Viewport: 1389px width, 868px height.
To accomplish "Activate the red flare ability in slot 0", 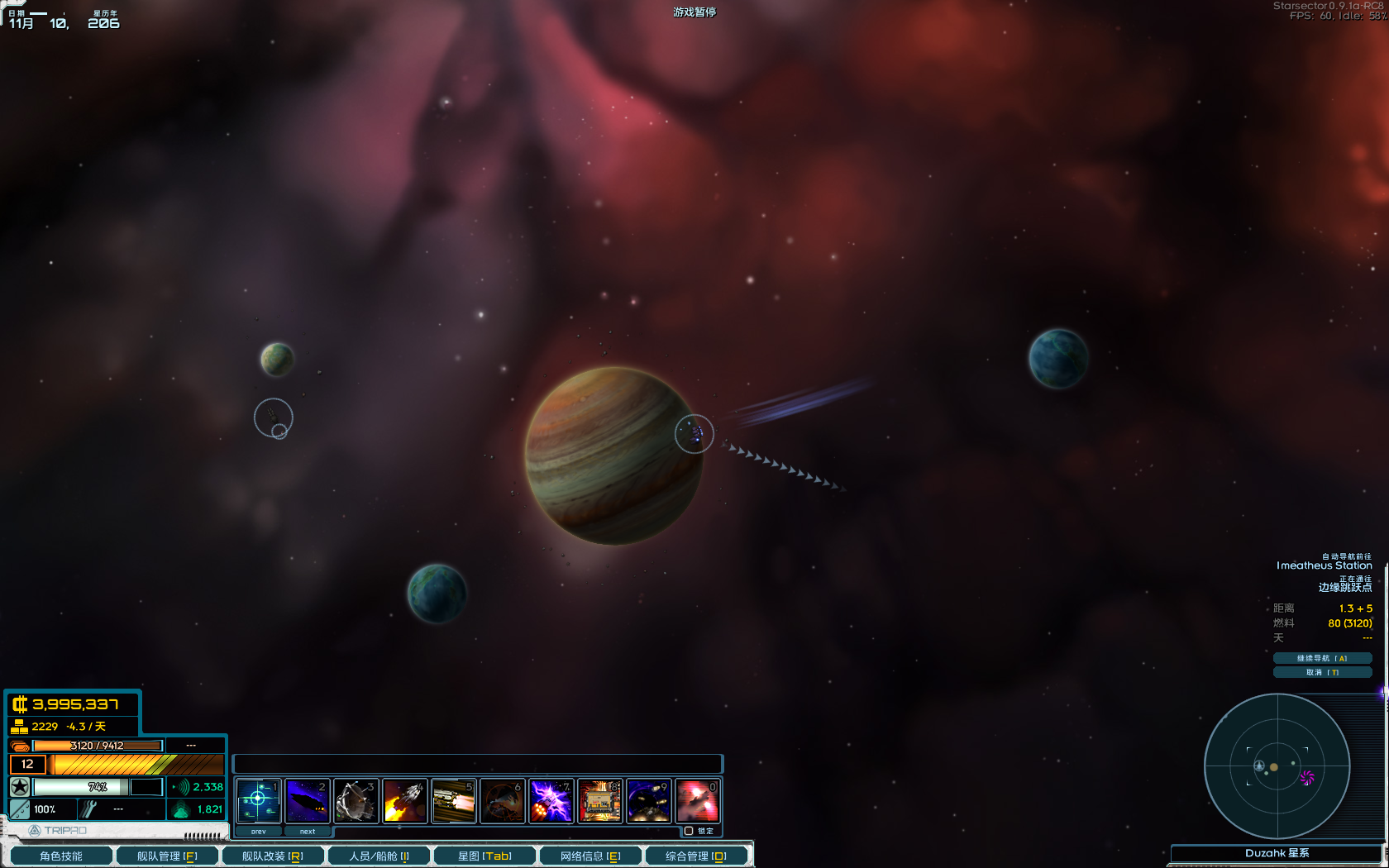I will pyautogui.click(x=697, y=801).
